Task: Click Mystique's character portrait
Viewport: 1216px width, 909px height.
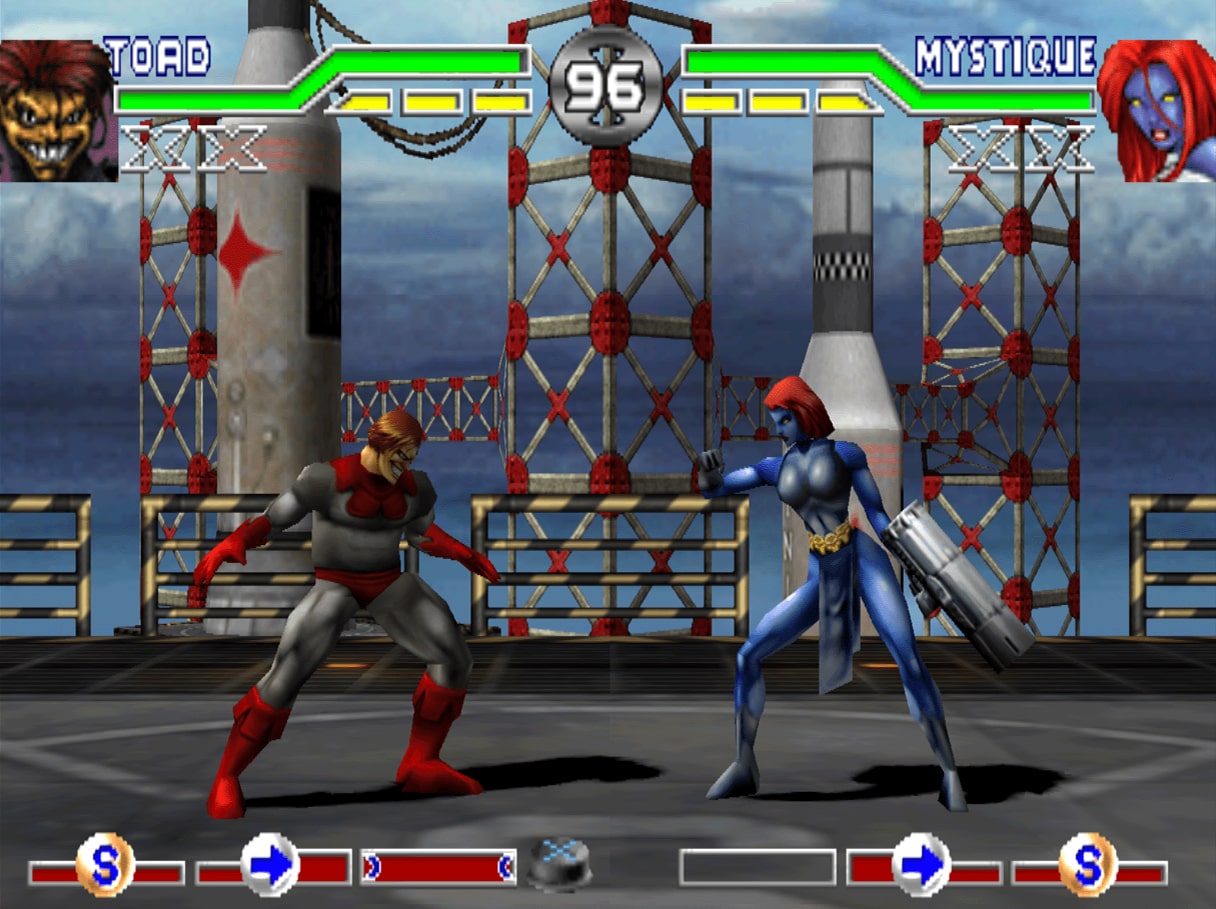Action: coord(1156,110)
